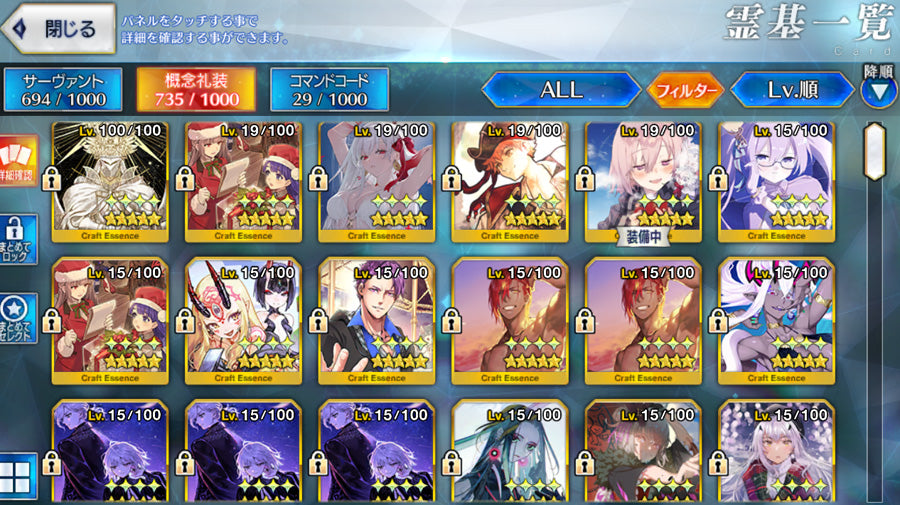Change the Lv.順 sort order
The height and width of the screenshot is (505, 900).
pyautogui.click(x=793, y=90)
